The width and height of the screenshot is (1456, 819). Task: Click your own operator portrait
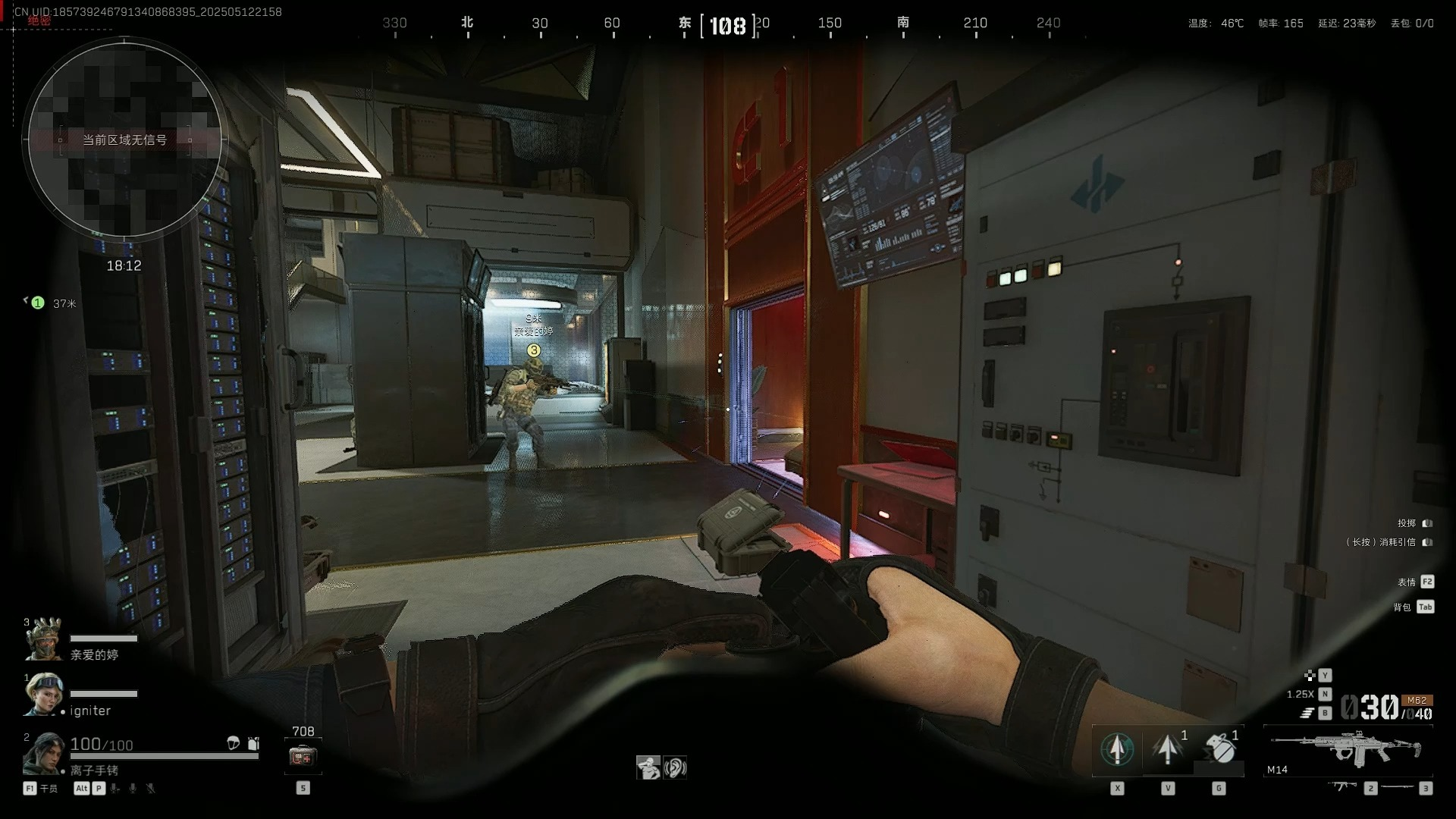click(44, 753)
